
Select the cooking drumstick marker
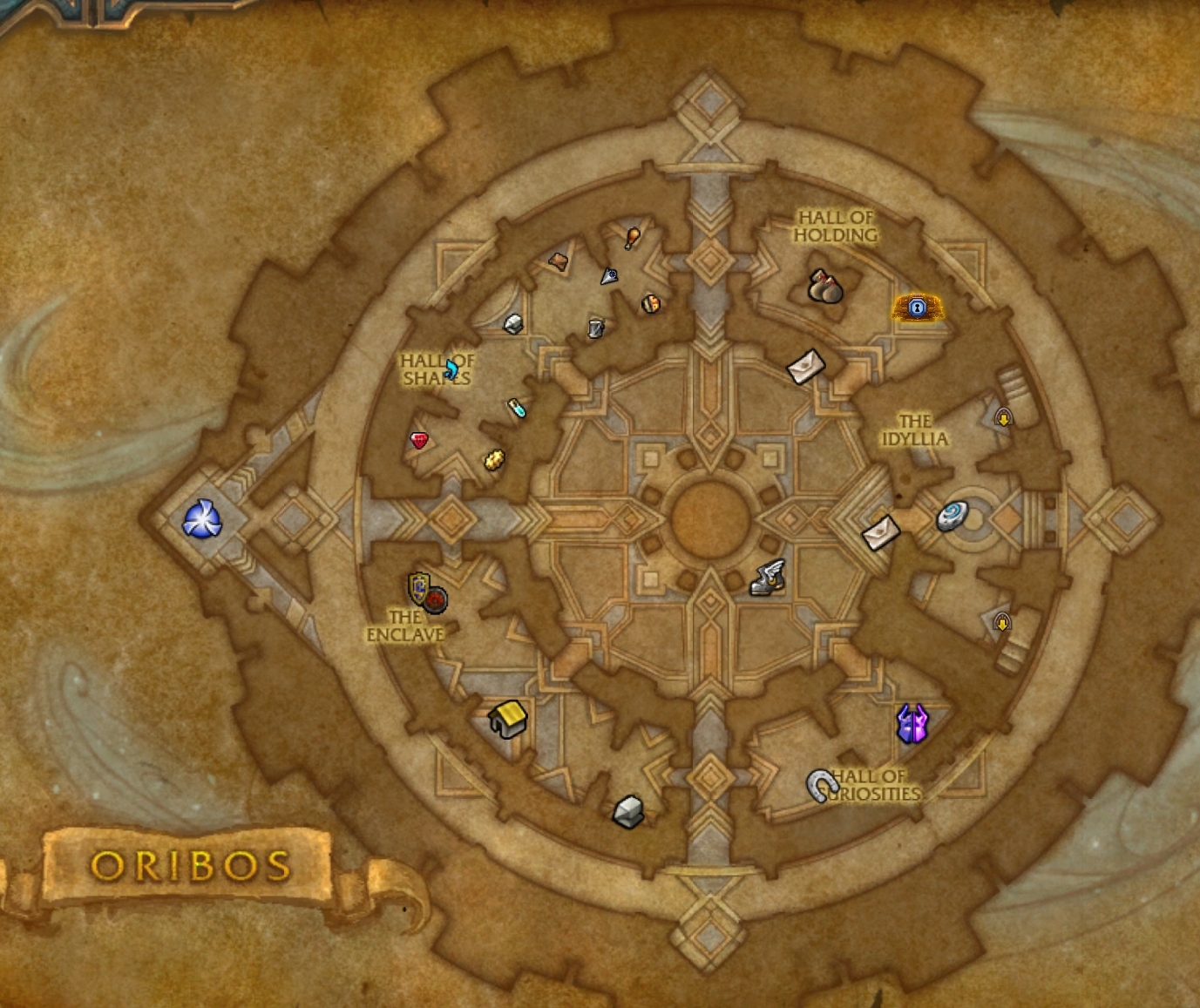point(633,236)
